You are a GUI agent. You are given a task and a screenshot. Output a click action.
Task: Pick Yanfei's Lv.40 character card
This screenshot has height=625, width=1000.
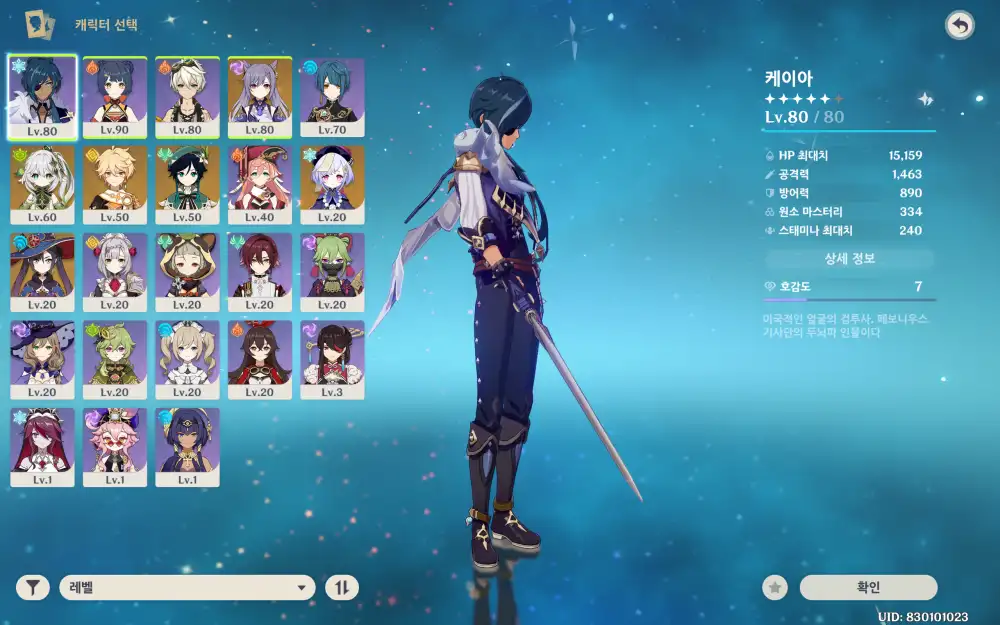(260, 183)
